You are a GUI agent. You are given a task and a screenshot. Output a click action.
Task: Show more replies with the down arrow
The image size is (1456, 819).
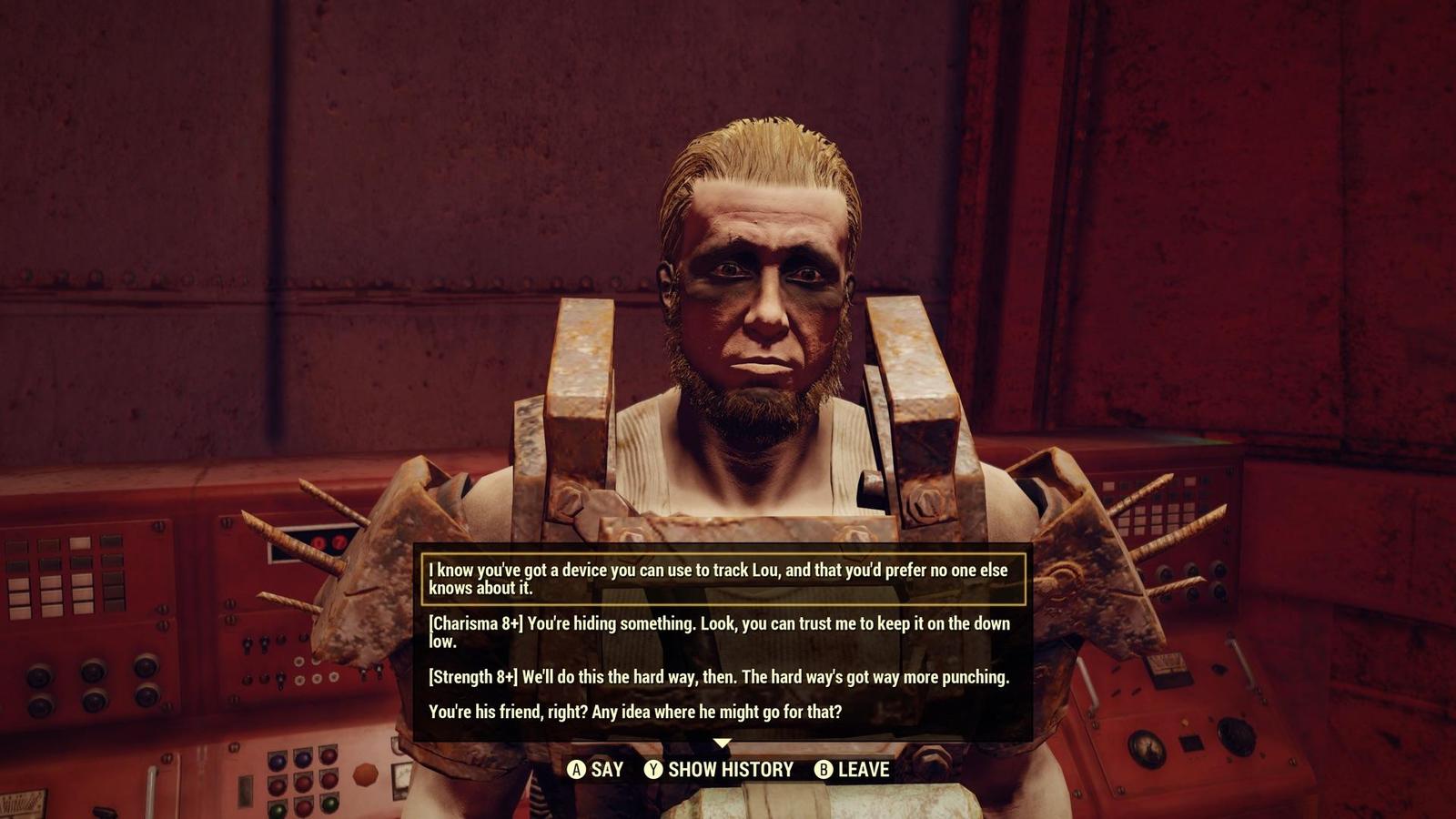pyautogui.click(x=722, y=743)
